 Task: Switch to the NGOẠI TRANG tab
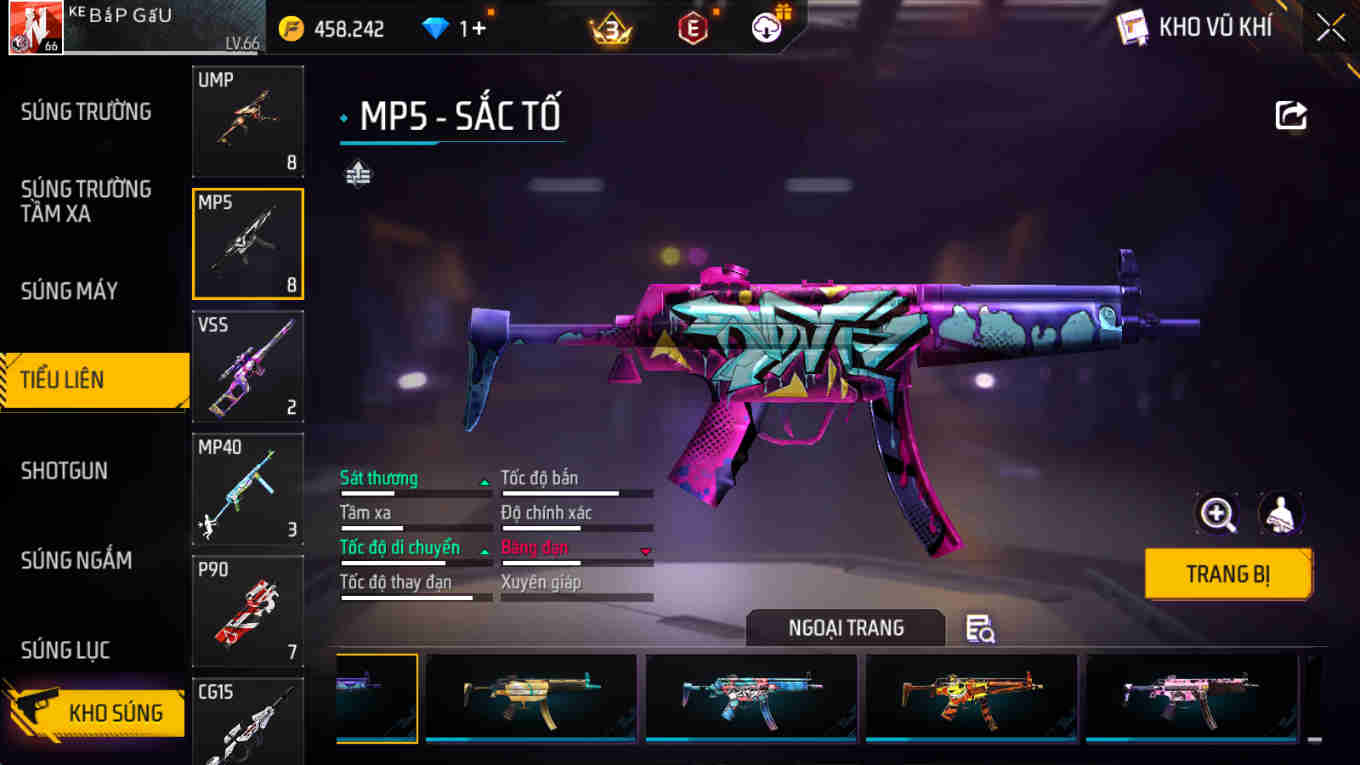pos(845,629)
